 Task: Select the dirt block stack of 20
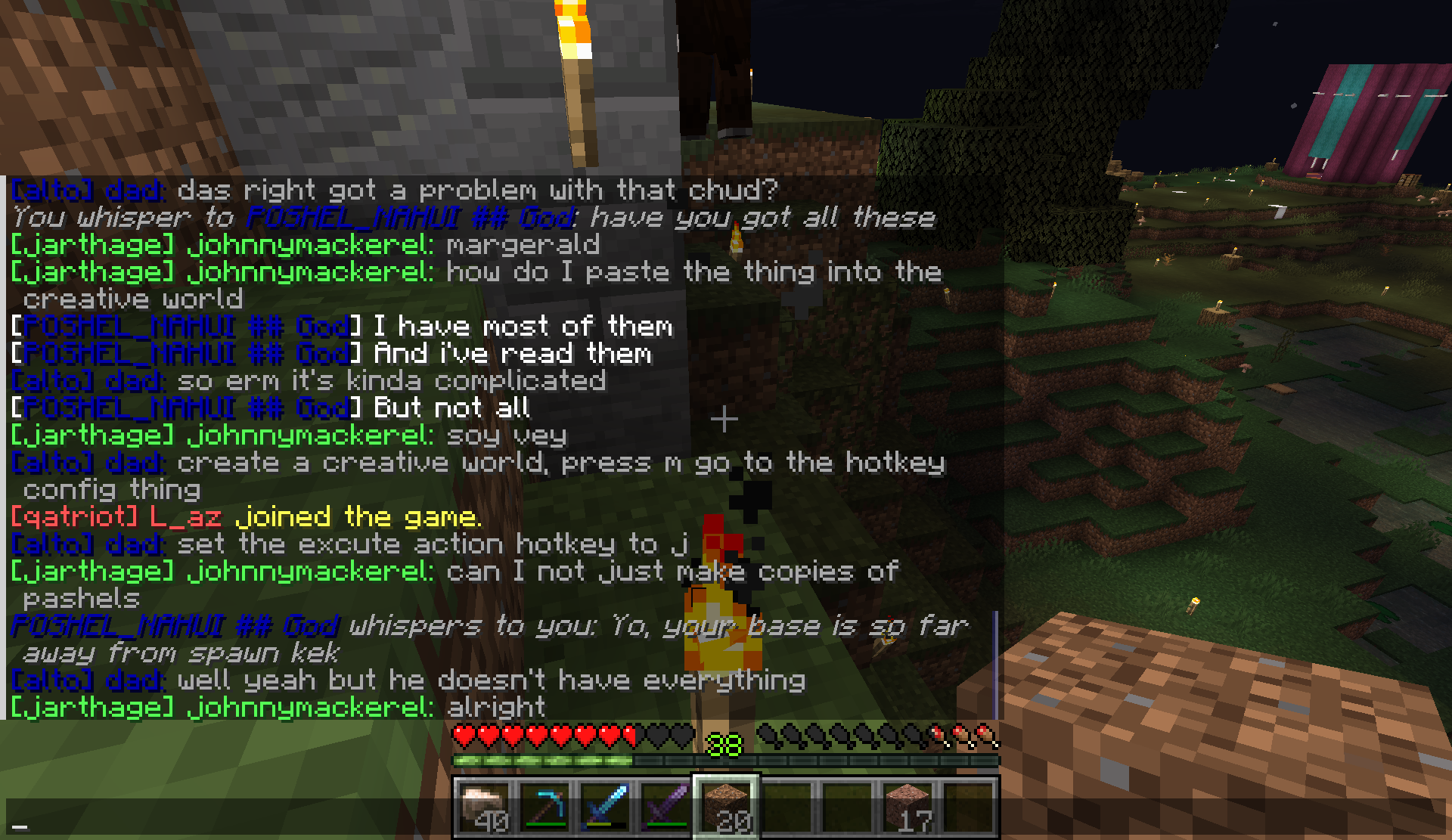pyautogui.click(x=726, y=807)
